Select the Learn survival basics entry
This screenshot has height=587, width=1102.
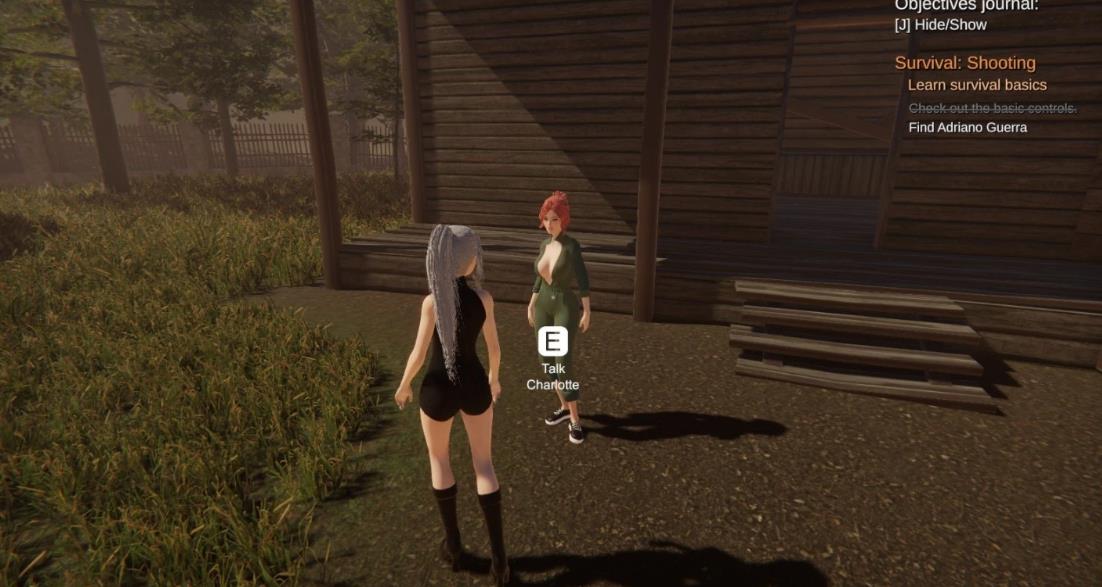tap(976, 85)
